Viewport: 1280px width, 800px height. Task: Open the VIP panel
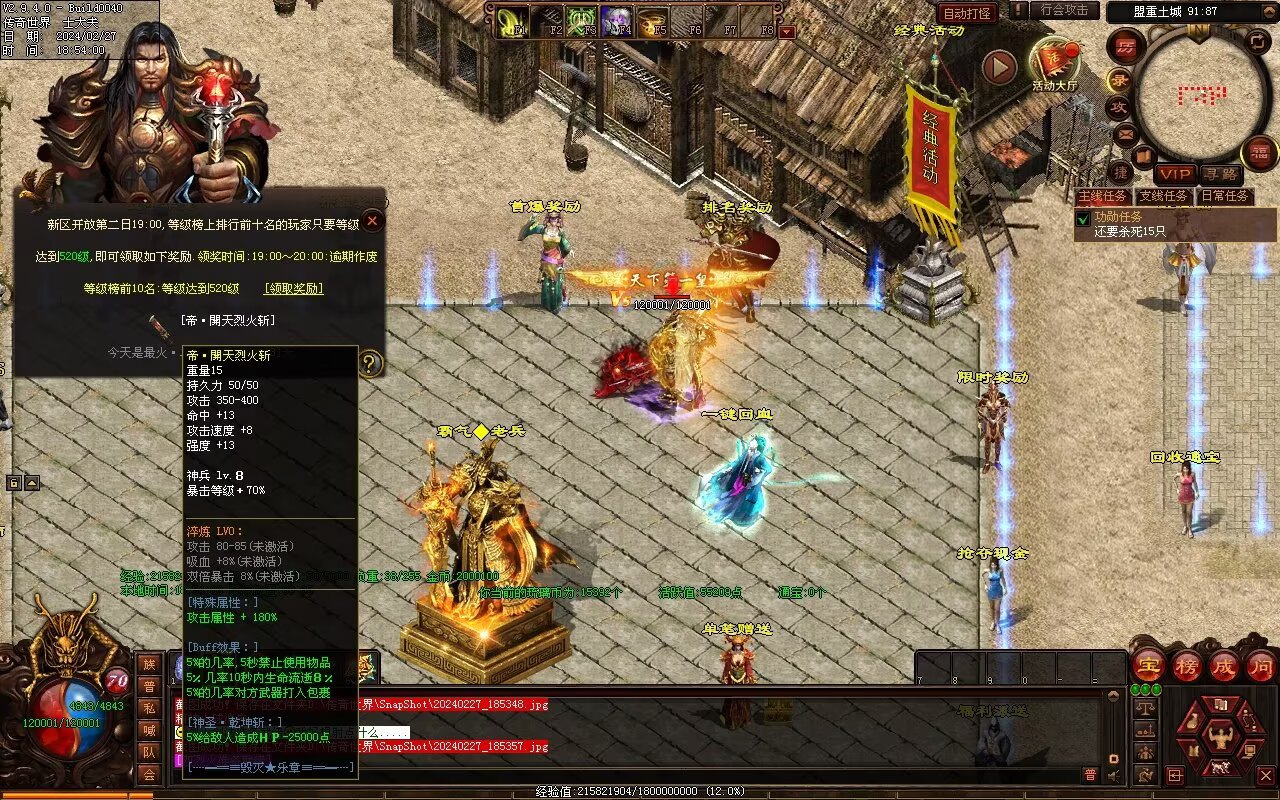click(1176, 174)
